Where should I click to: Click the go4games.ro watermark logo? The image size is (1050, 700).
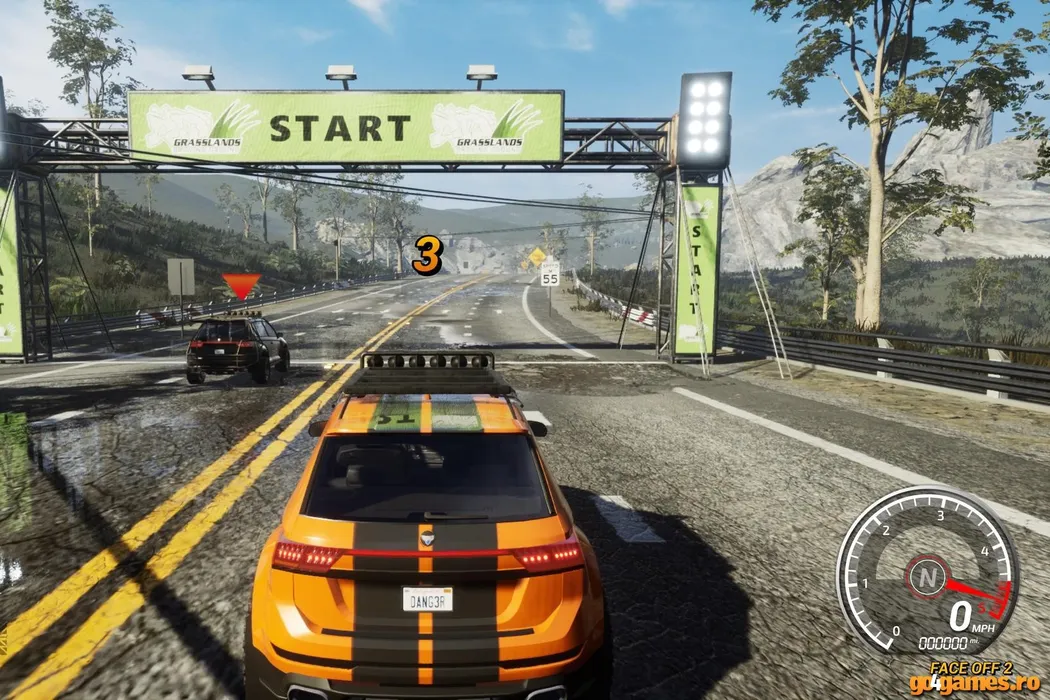click(983, 685)
